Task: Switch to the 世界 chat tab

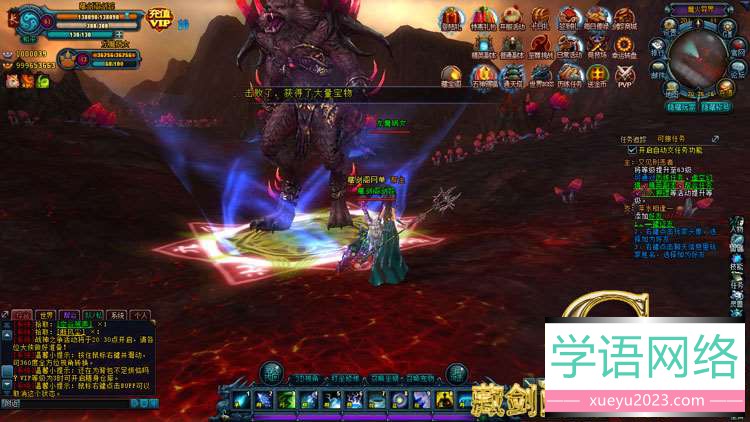Action: point(46,315)
